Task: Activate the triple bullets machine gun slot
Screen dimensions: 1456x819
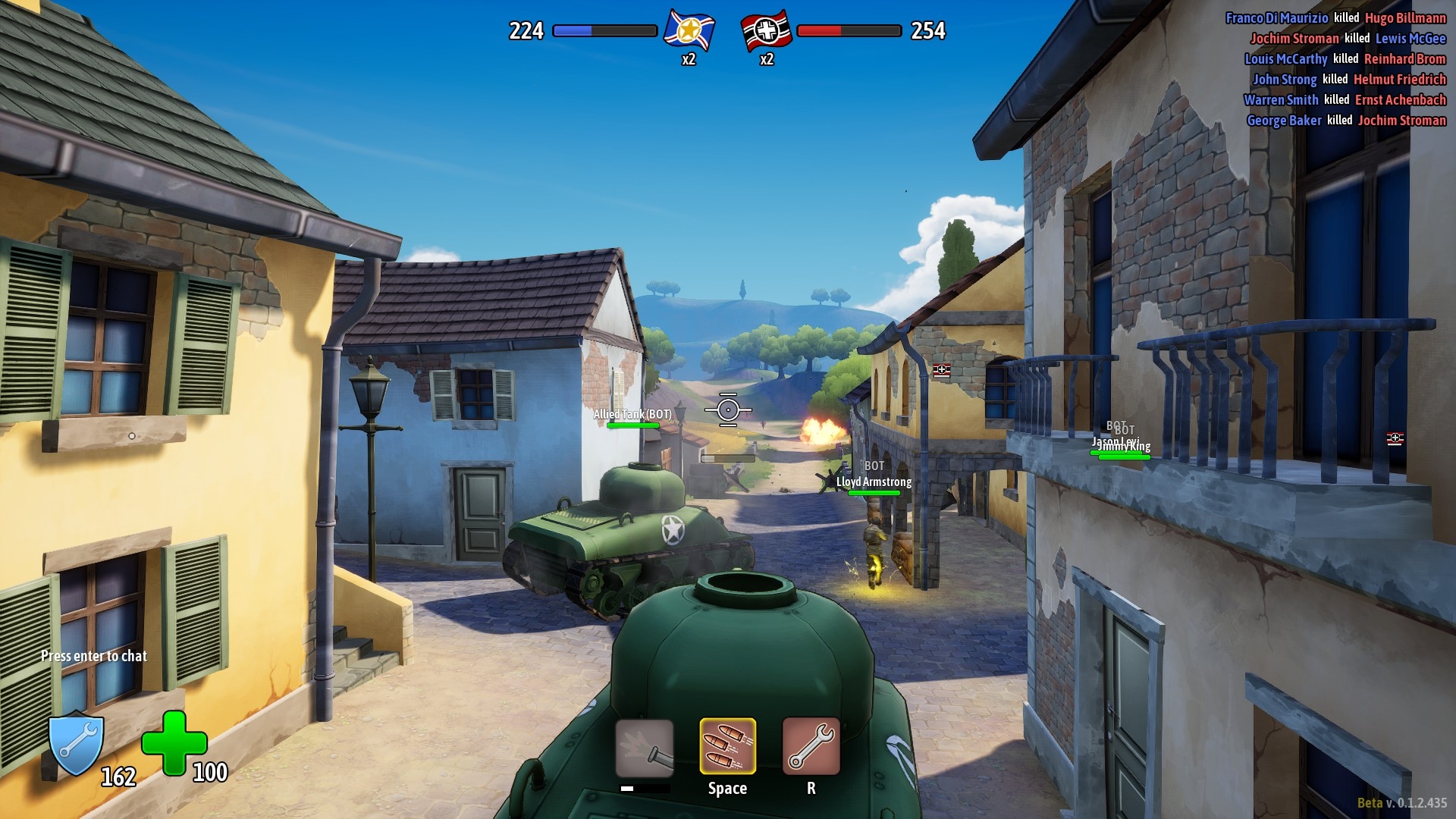Action: pos(727,746)
